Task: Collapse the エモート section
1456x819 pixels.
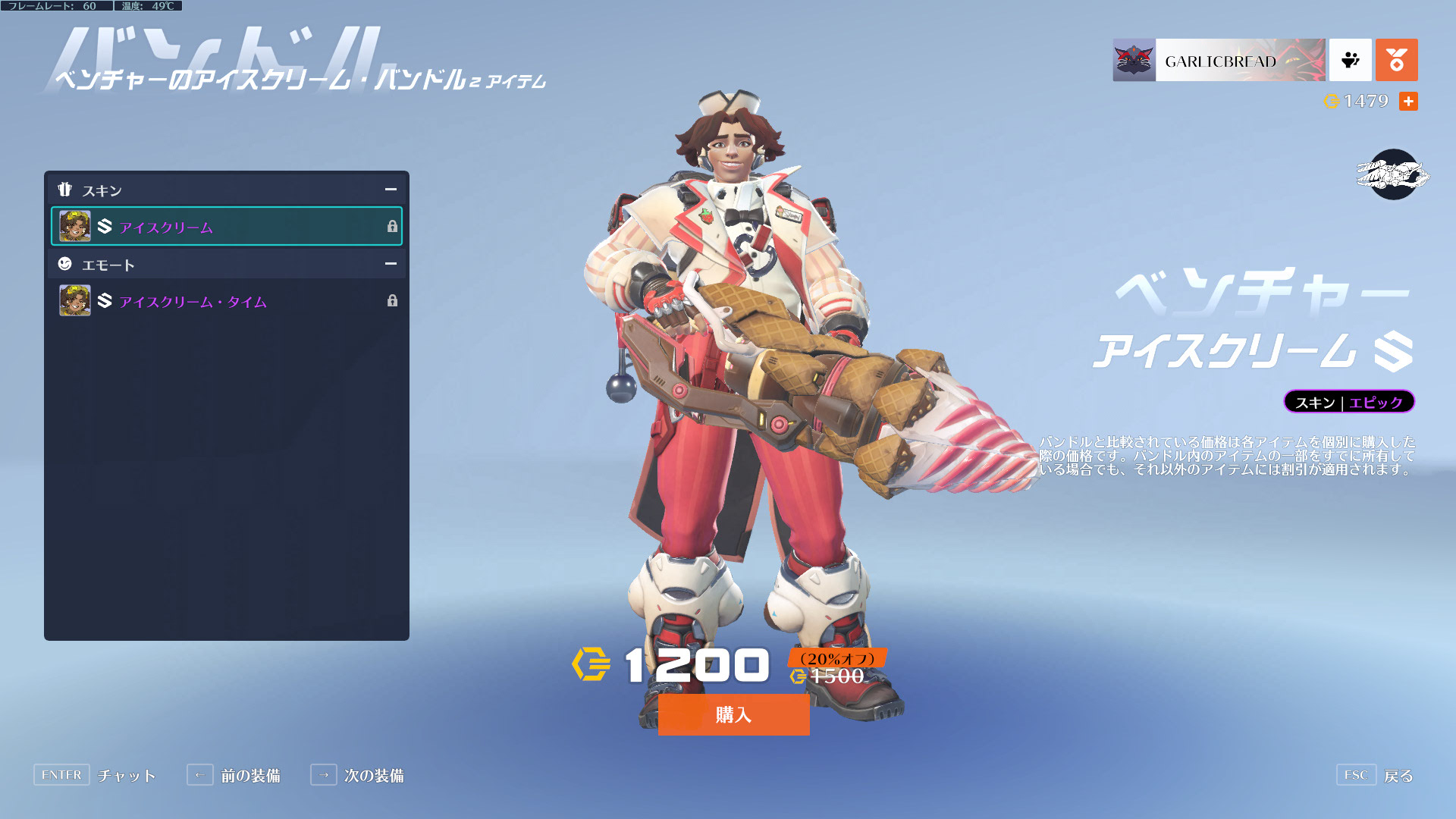Action: pos(391,264)
